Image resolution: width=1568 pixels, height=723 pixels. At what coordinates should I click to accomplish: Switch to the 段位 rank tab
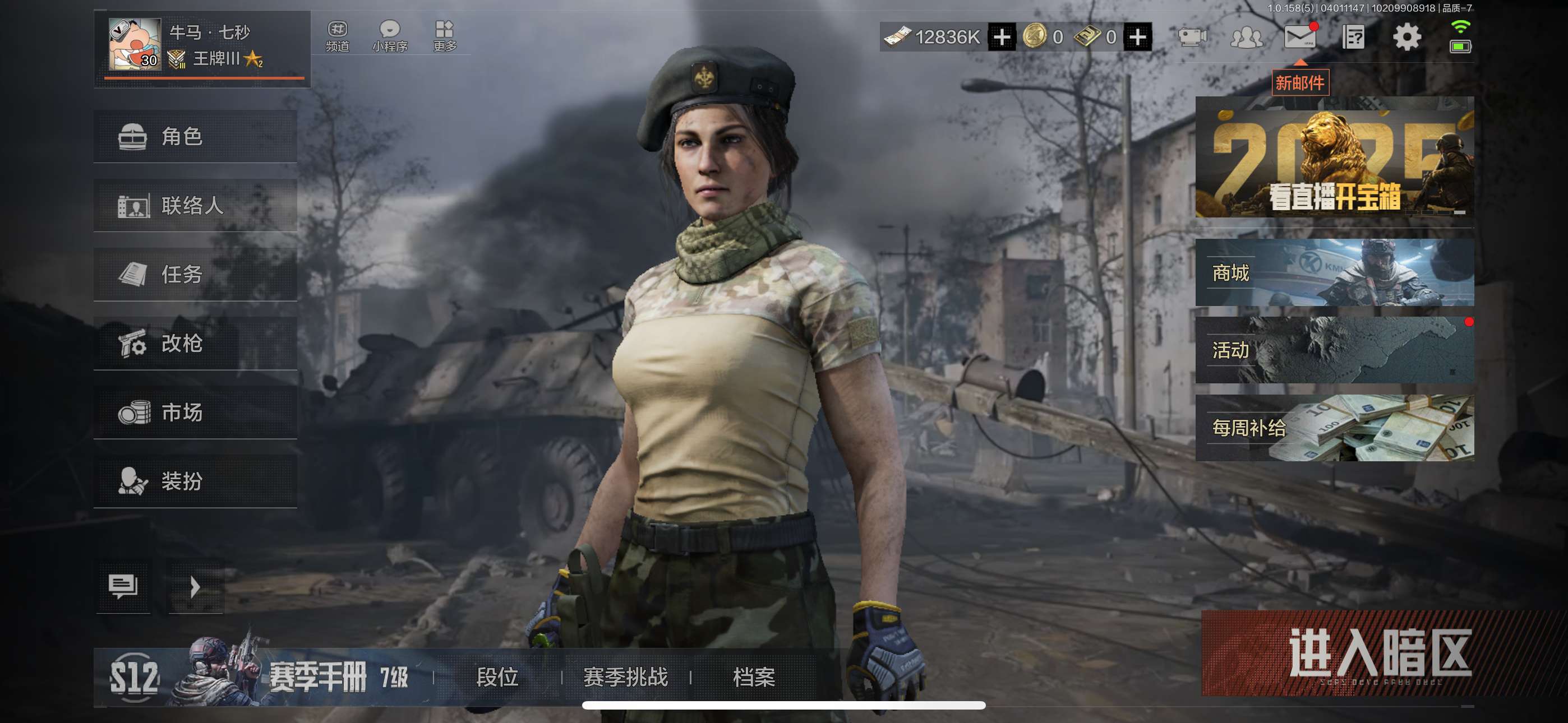click(x=497, y=676)
